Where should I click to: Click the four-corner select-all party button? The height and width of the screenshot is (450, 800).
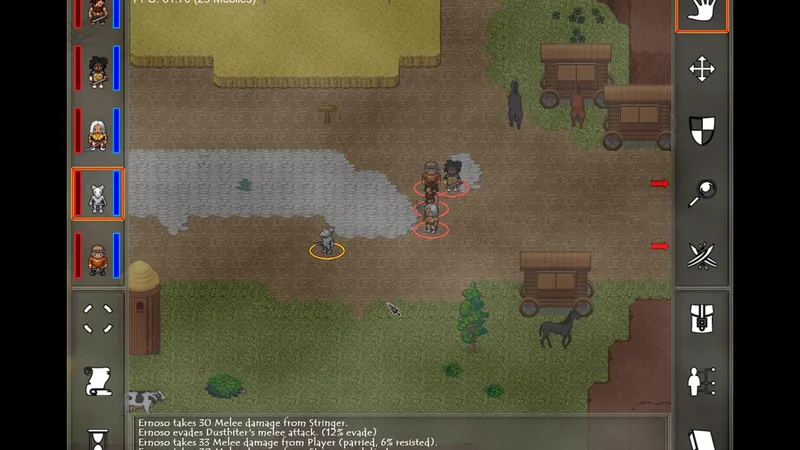(98, 319)
